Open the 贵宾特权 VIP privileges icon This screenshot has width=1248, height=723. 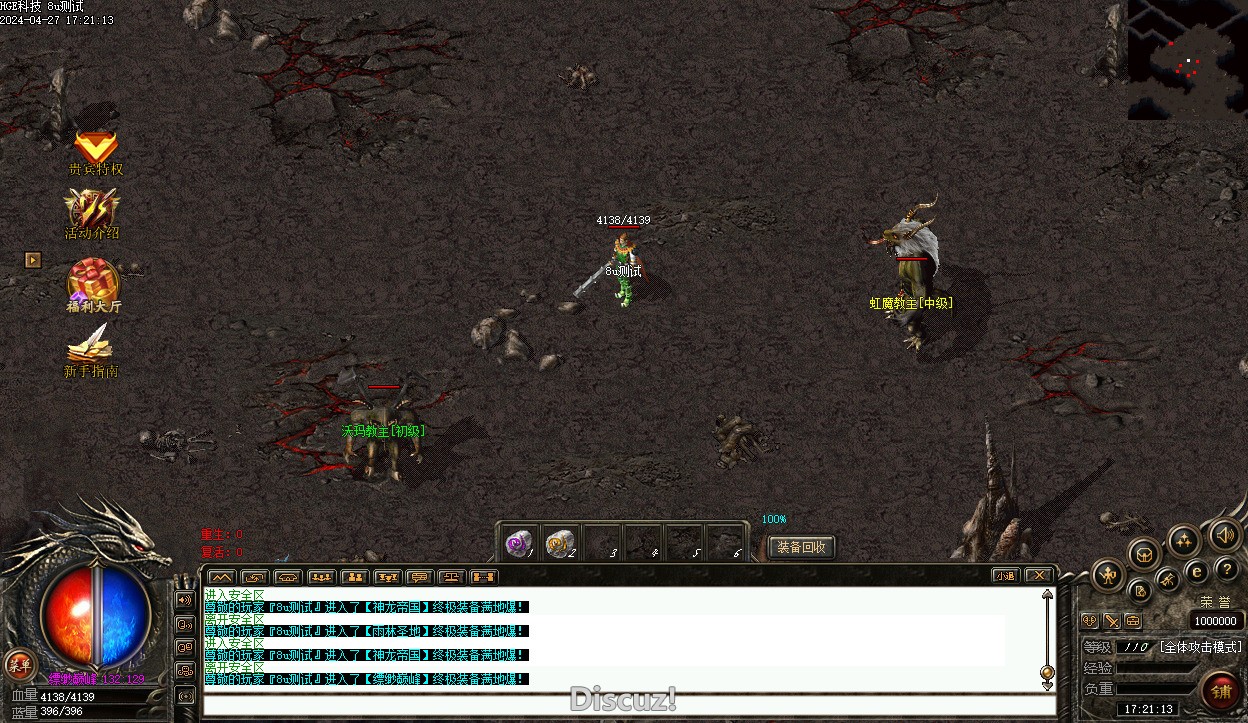click(x=96, y=150)
